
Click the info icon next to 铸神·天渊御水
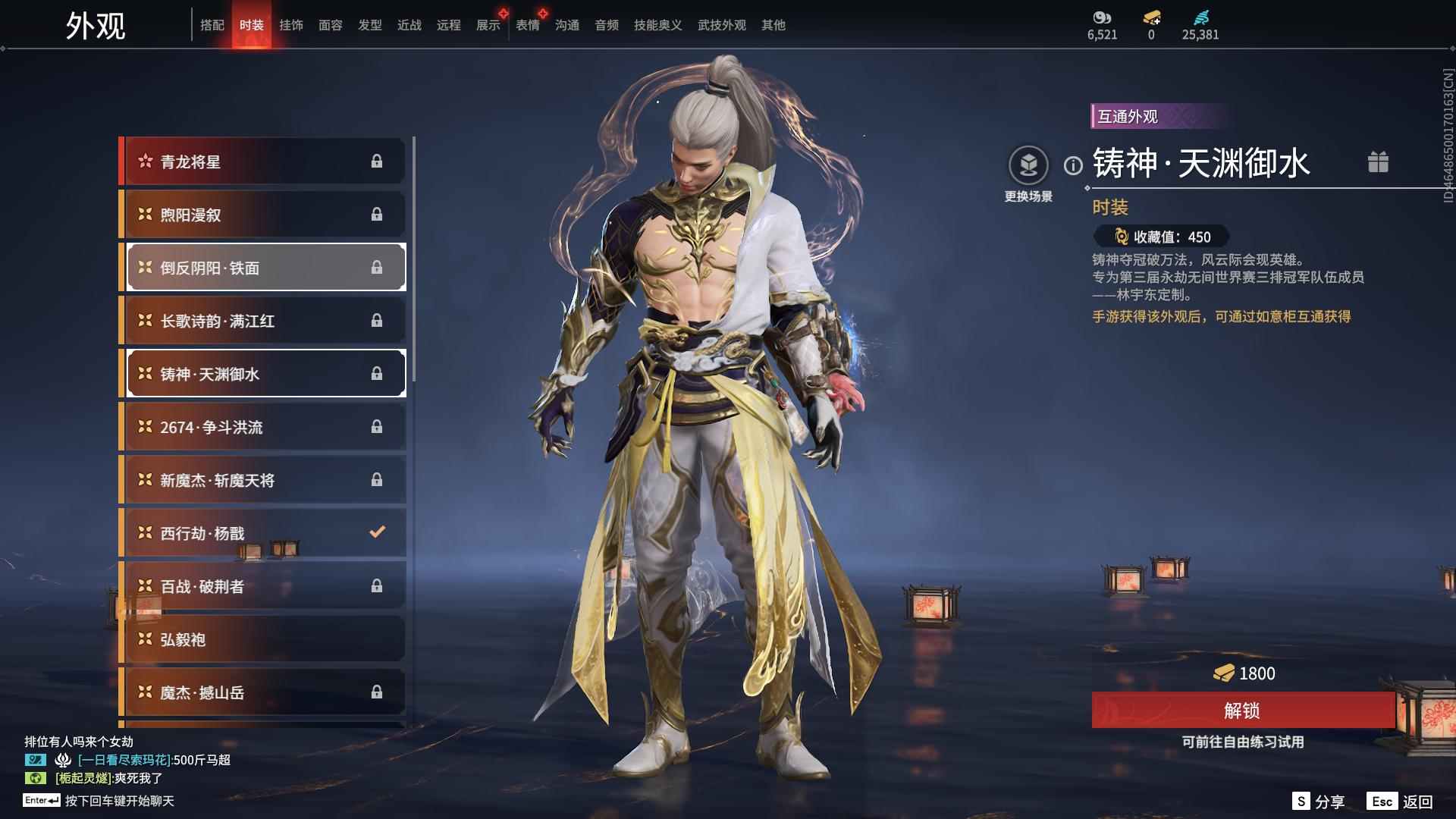pyautogui.click(x=1072, y=165)
